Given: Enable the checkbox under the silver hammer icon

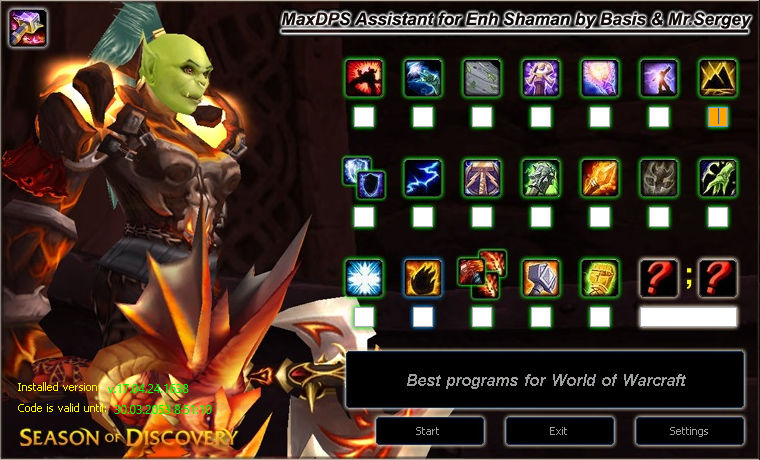Looking at the screenshot, I should point(541,317).
